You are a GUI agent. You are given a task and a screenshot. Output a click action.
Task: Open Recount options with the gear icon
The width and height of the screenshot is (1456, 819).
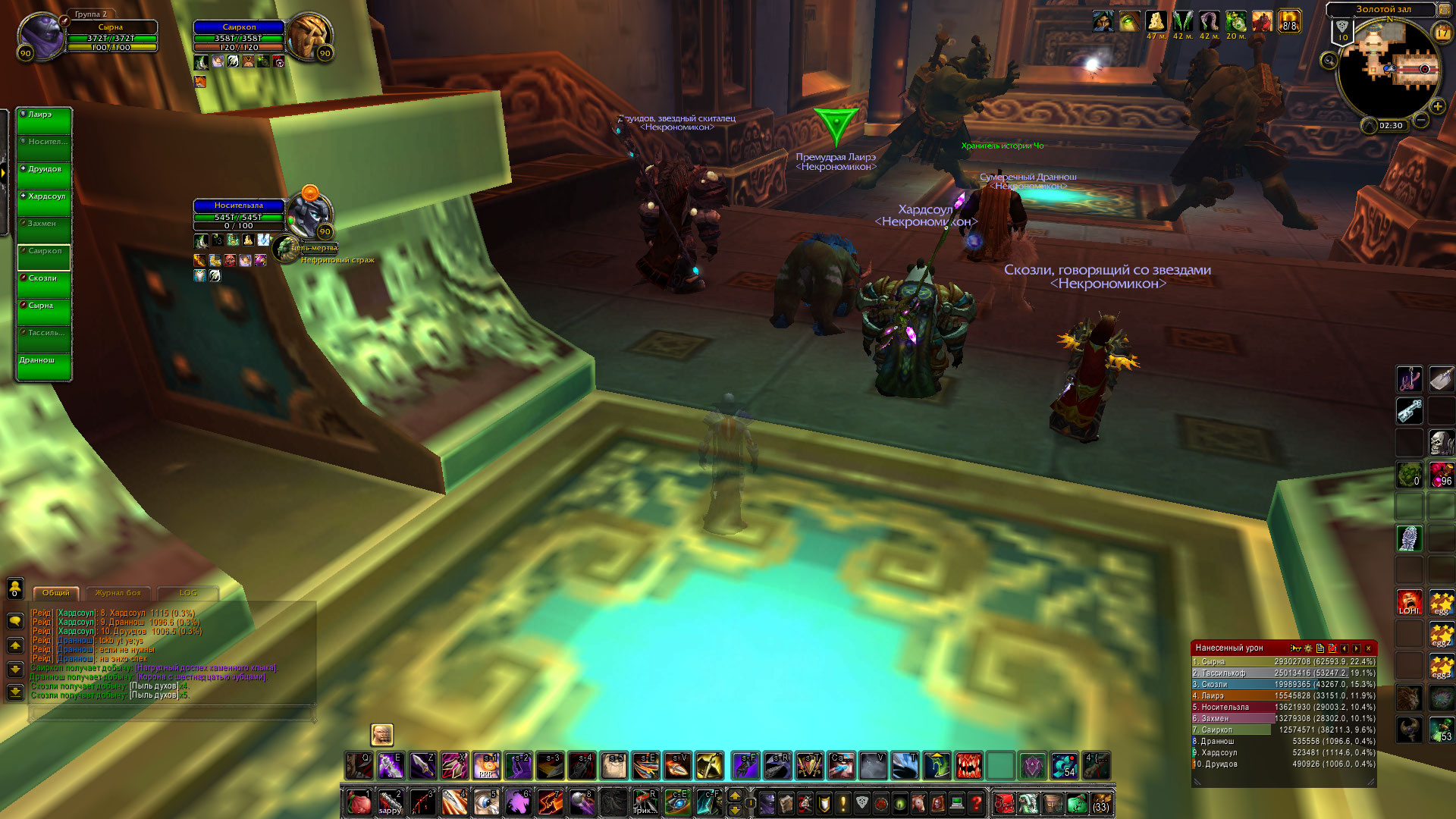tap(1308, 648)
